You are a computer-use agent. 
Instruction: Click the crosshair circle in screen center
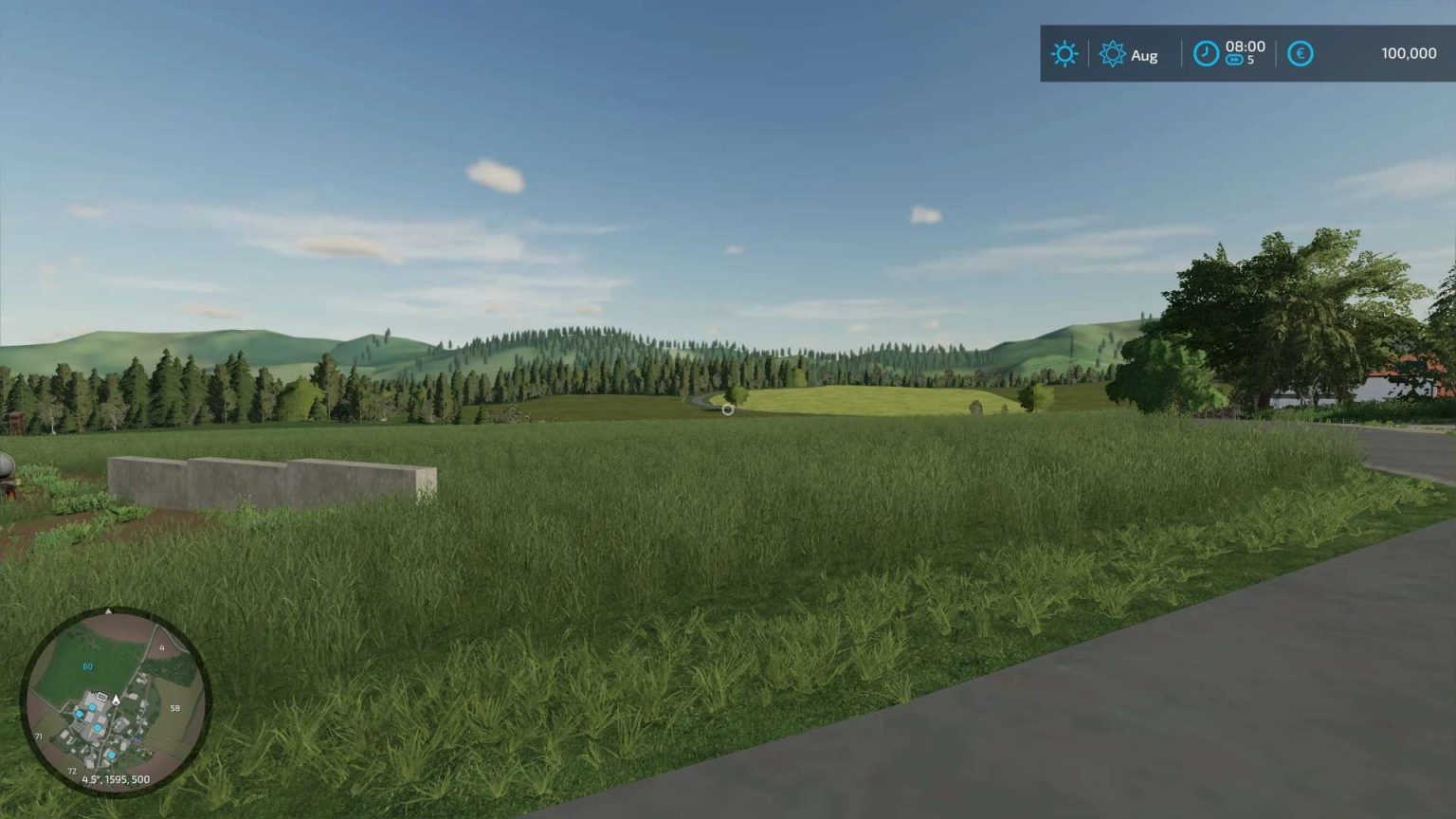tap(726, 409)
